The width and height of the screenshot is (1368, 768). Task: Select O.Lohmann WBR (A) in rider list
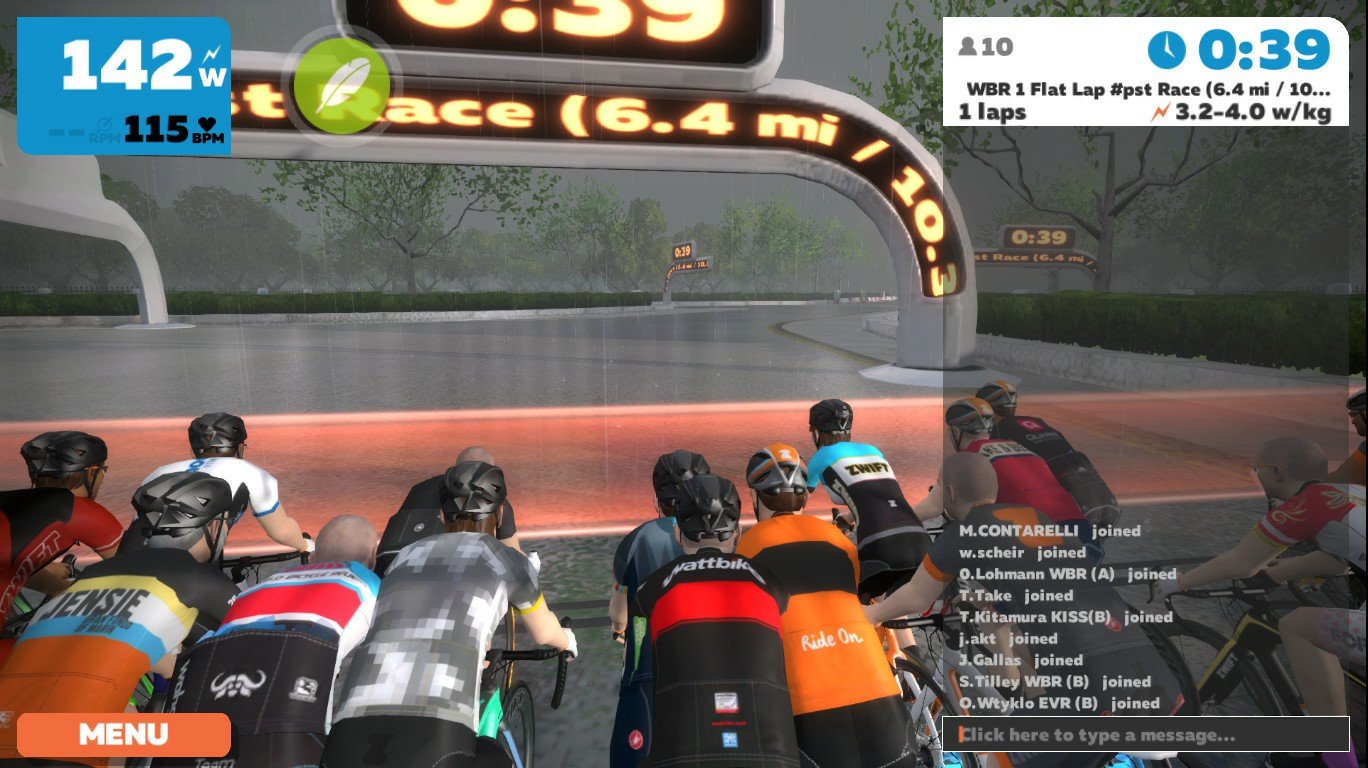click(x=1038, y=574)
